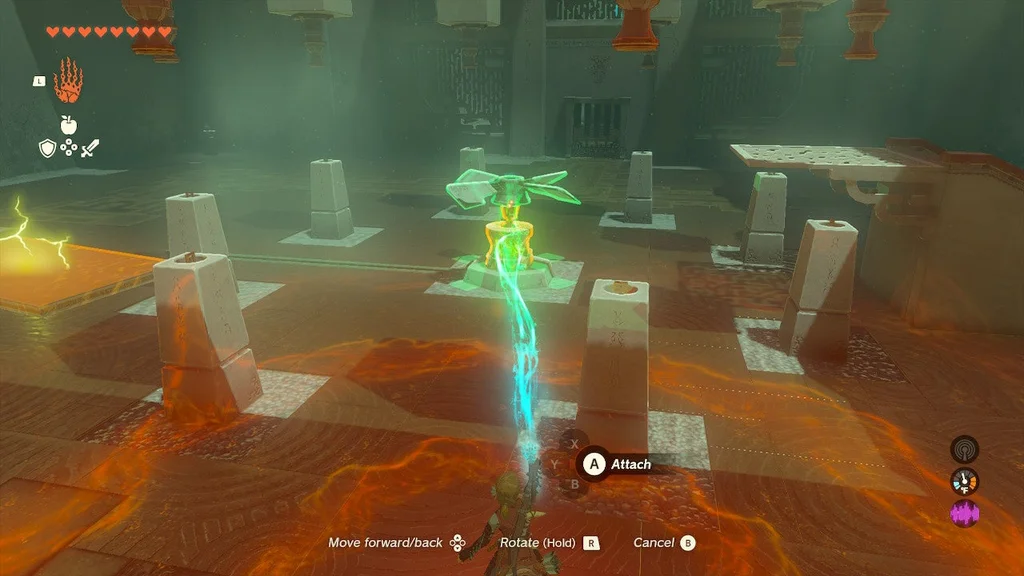Open the sword weapon quick-select icon
1024x576 pixels.
pyautogui.click(x=90, y=149)
